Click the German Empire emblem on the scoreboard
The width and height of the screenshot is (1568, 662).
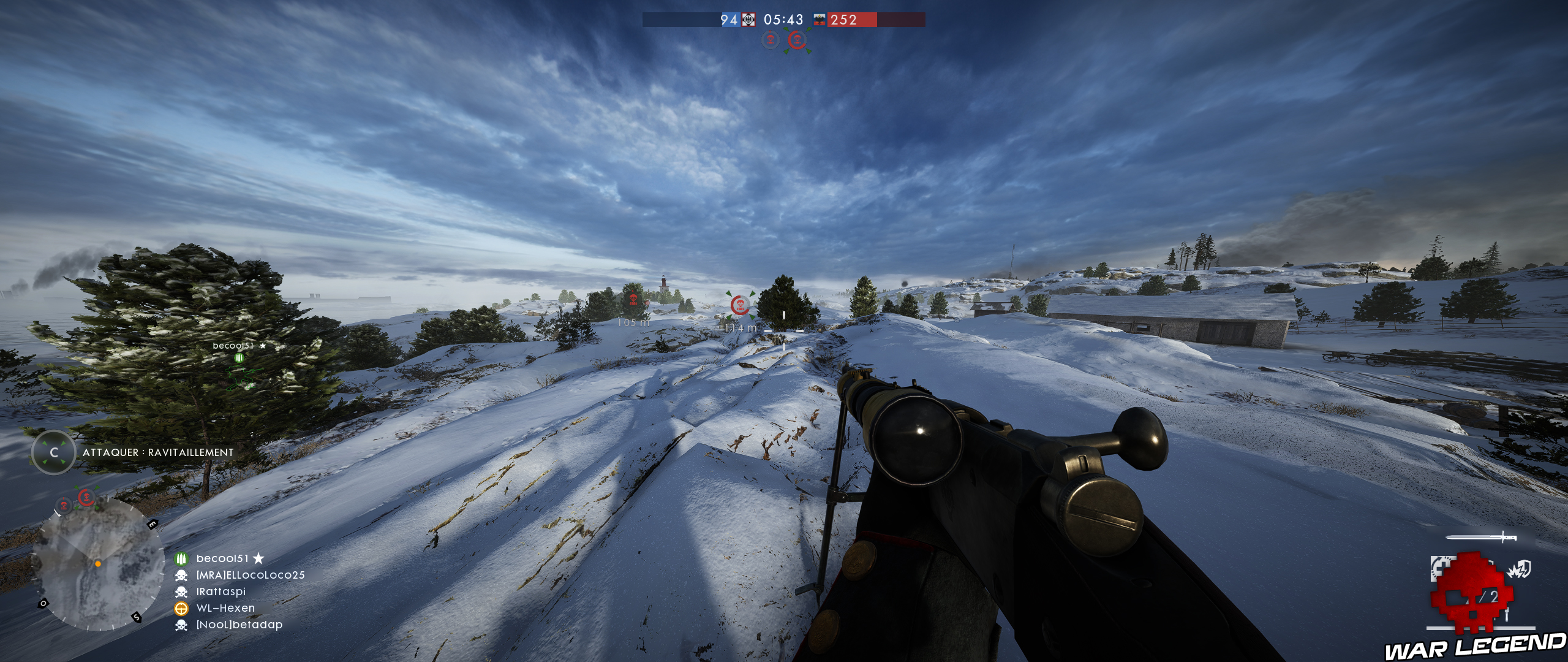tap(748, 20)
